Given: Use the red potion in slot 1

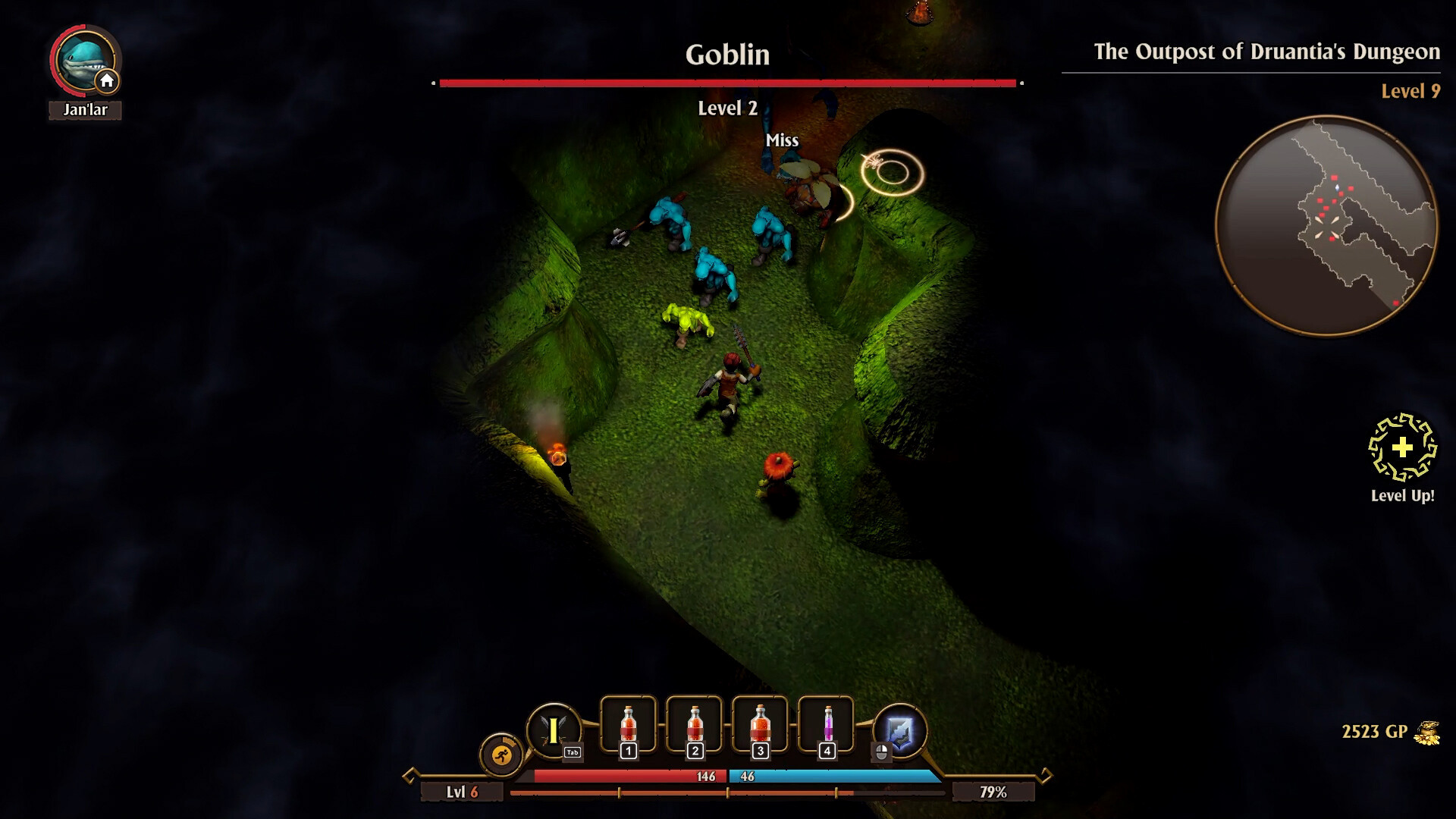Looking at the screenshot, I should click(x=628, y=726).
